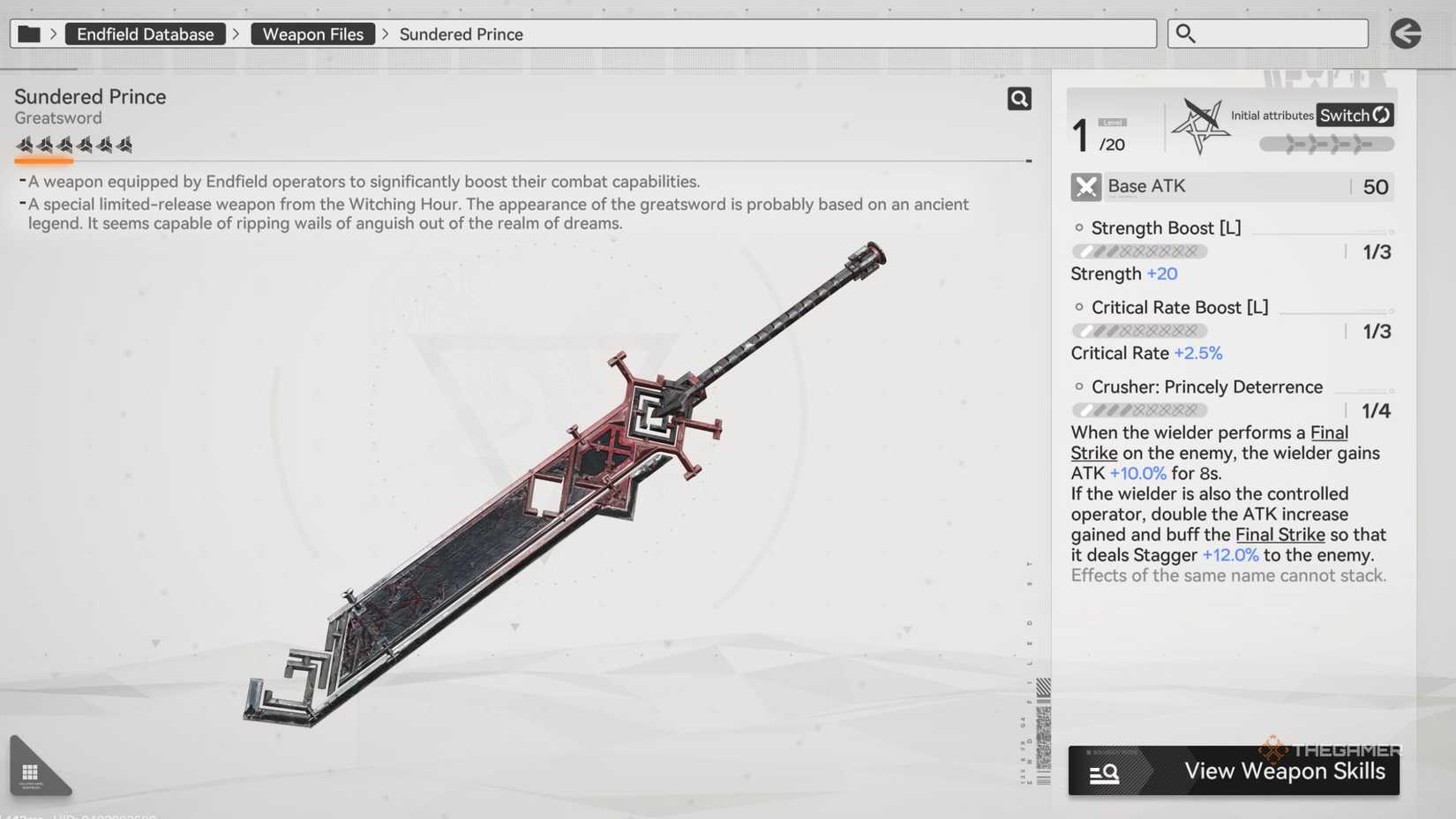1456x819 pixels.
Task: Click the folder icon in the breadcrumb bar
Action: 28,33
